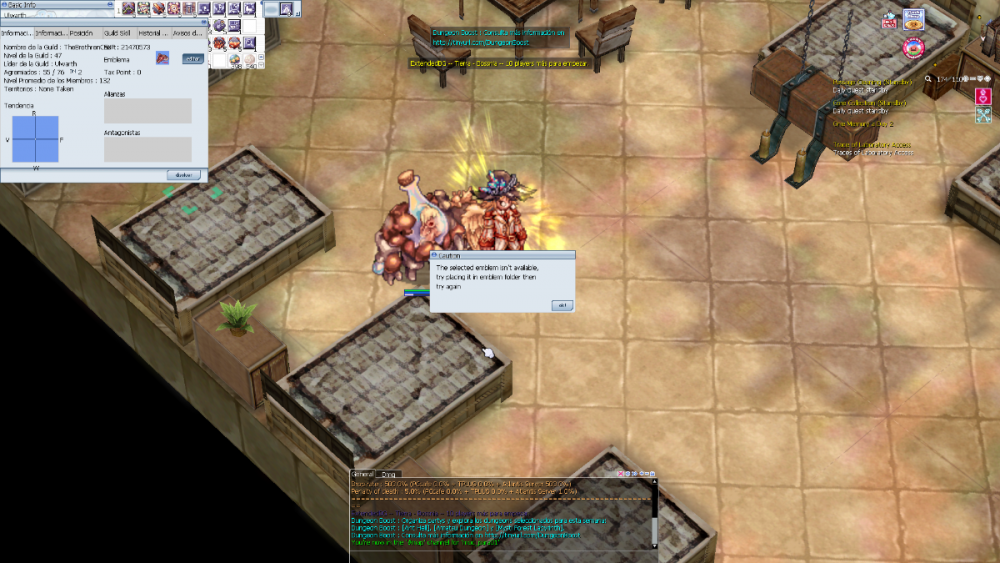Image resolution: width=1000 pixels, height=563 pixels.
Task: Open the Drop chat tab
Action: (x=389, y=473)
